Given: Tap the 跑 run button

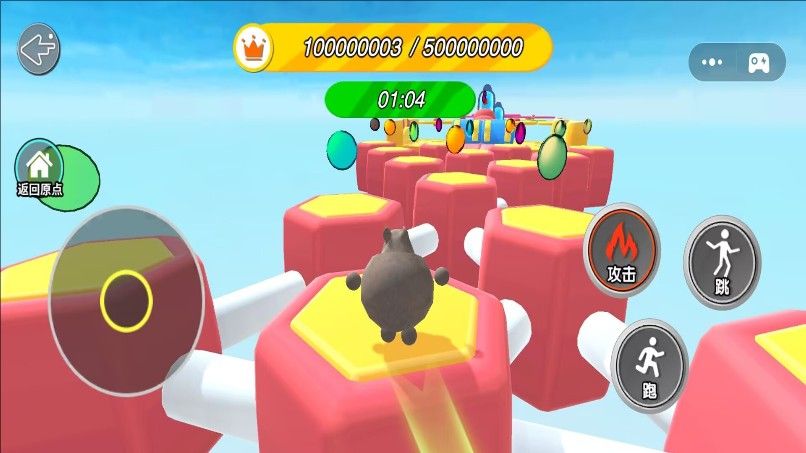Looking at the screenshot, I should [x=650, y=365].
